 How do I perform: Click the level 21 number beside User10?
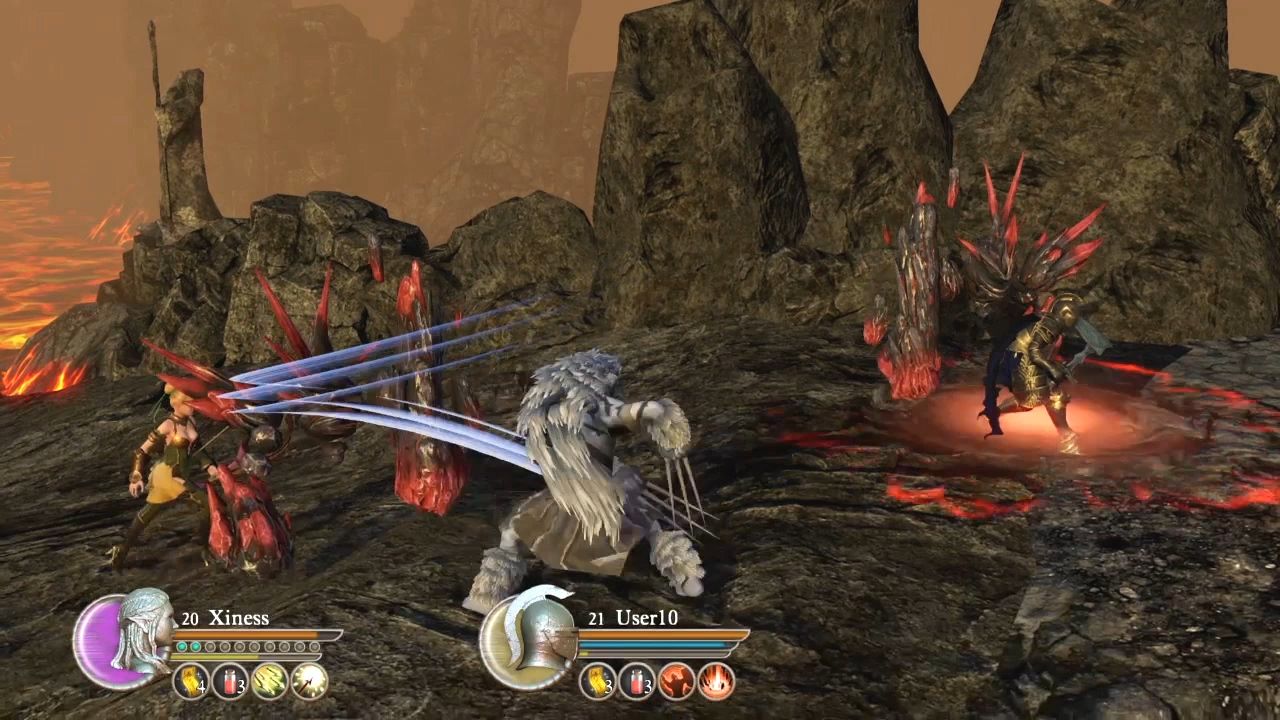click(597, 619)
